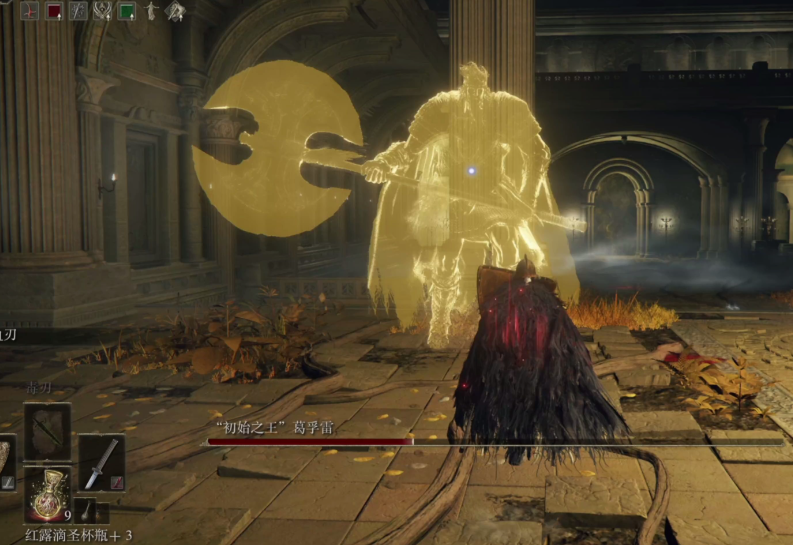Click the winged crest buff icon

pos(102,11)
